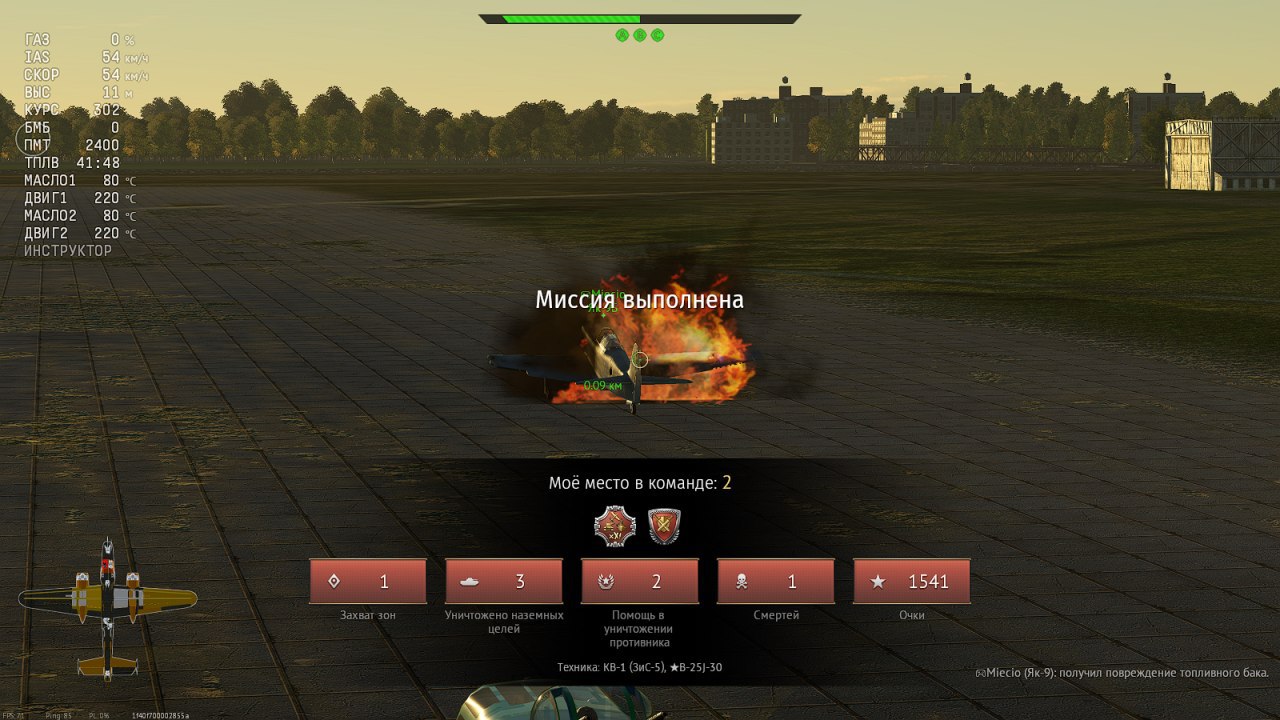Select the shield-shaped award with crossed swords

pyautogui.click(x=664, y=525)
